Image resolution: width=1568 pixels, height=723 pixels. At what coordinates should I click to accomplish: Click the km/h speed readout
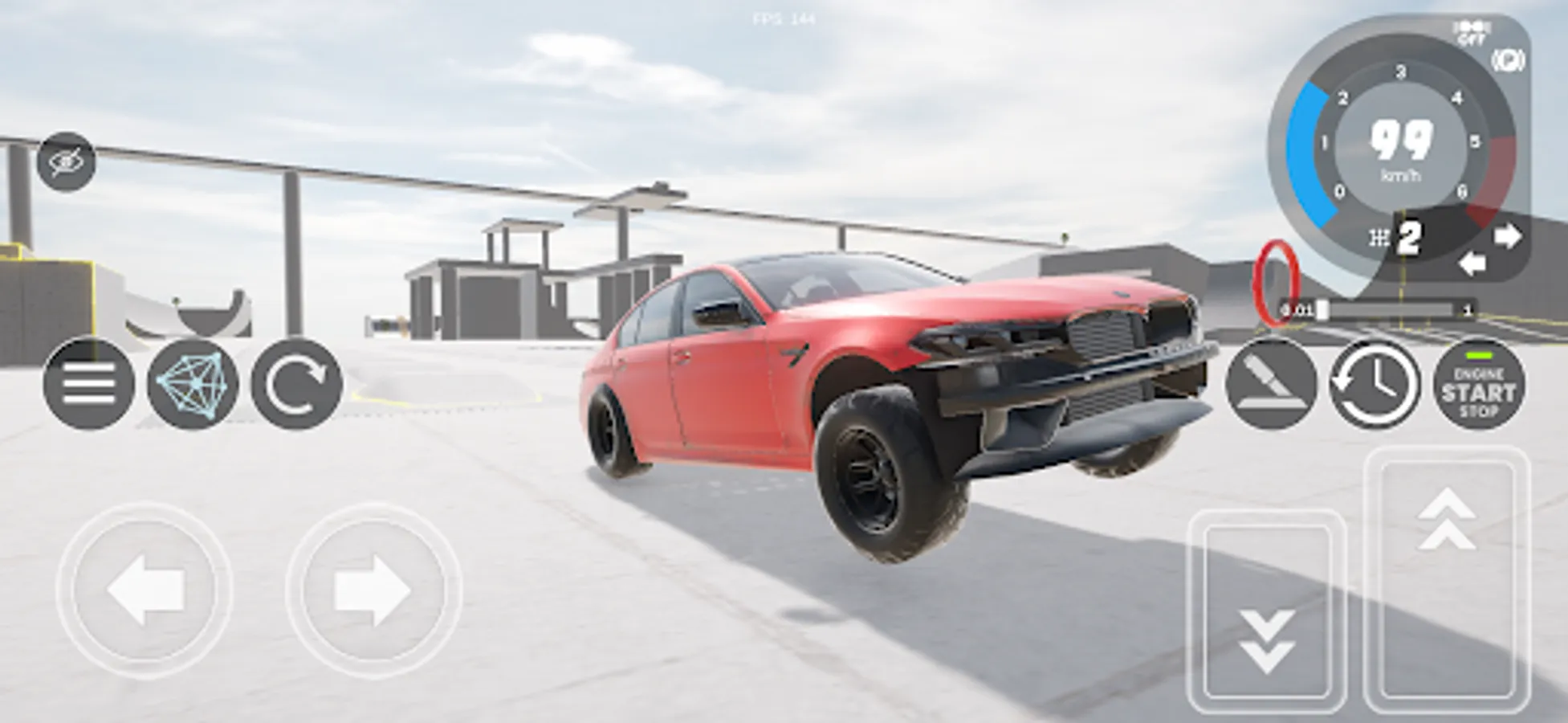click(1403, 149)
